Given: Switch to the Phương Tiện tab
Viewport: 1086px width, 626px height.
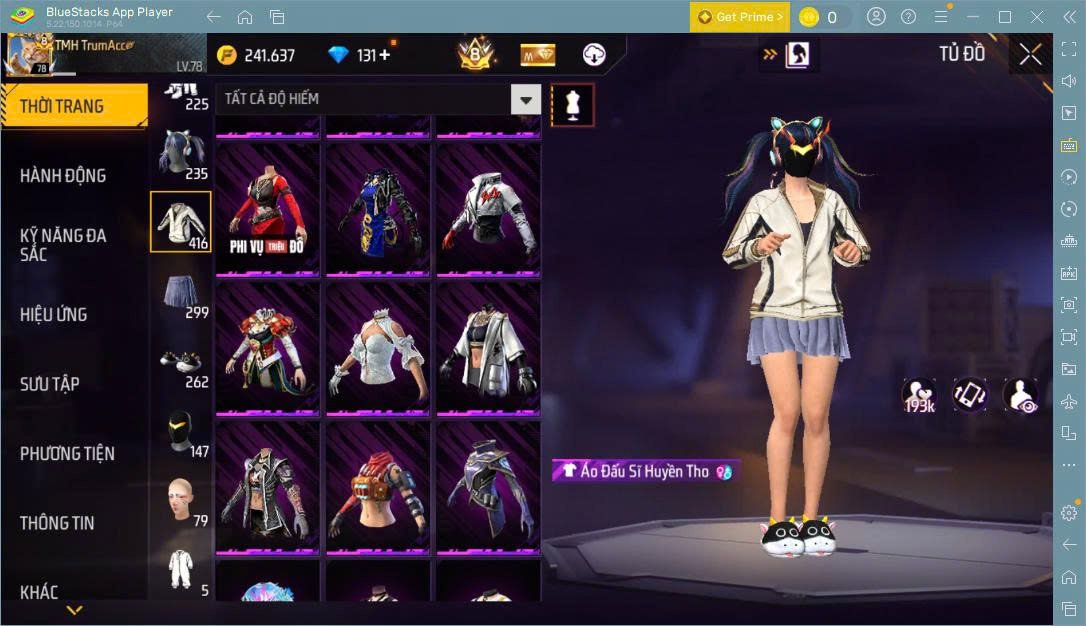Looking at the screenshot, I should point(67,454).
